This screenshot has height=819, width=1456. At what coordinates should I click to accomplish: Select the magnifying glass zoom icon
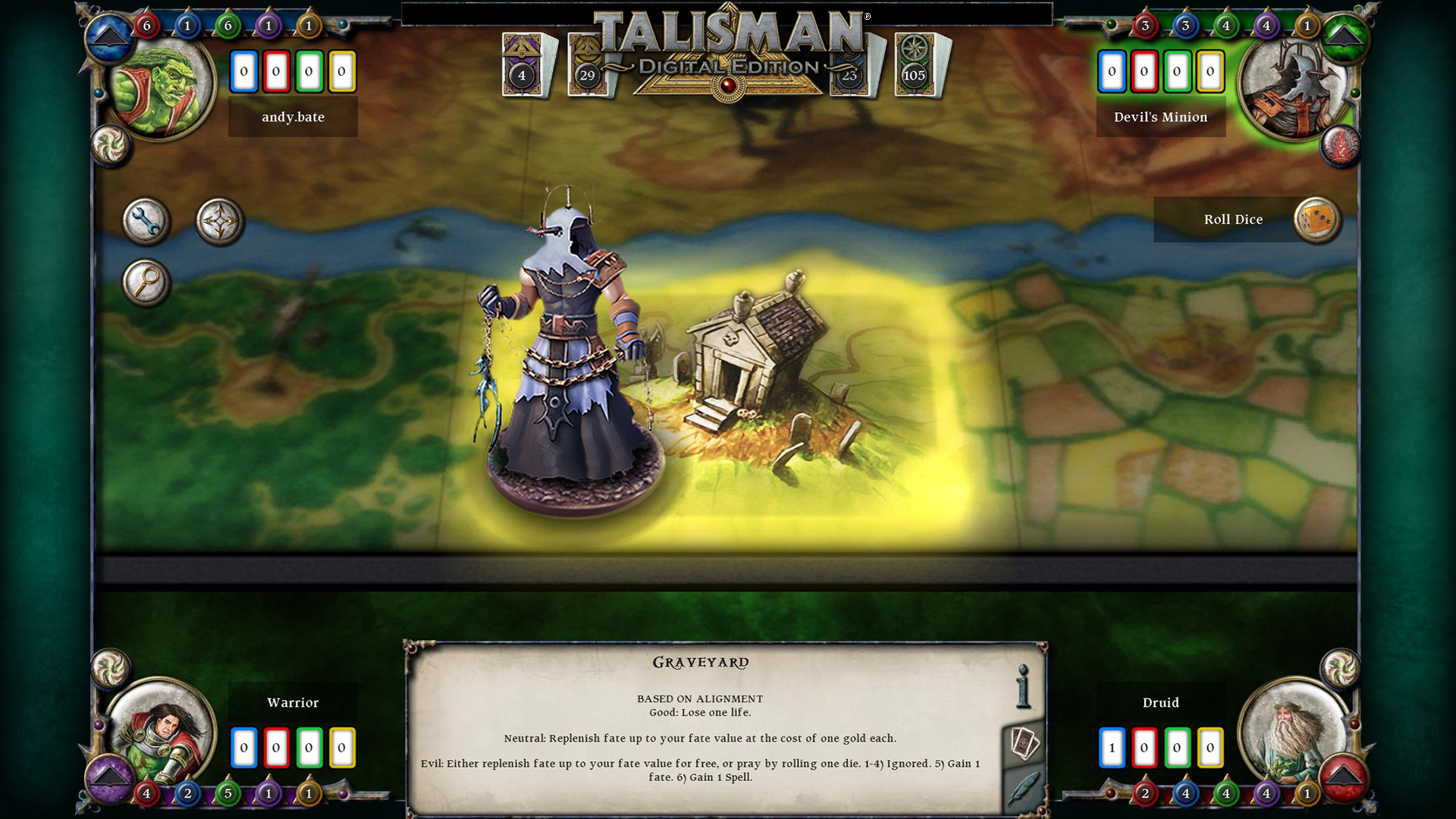coord(147,282)
